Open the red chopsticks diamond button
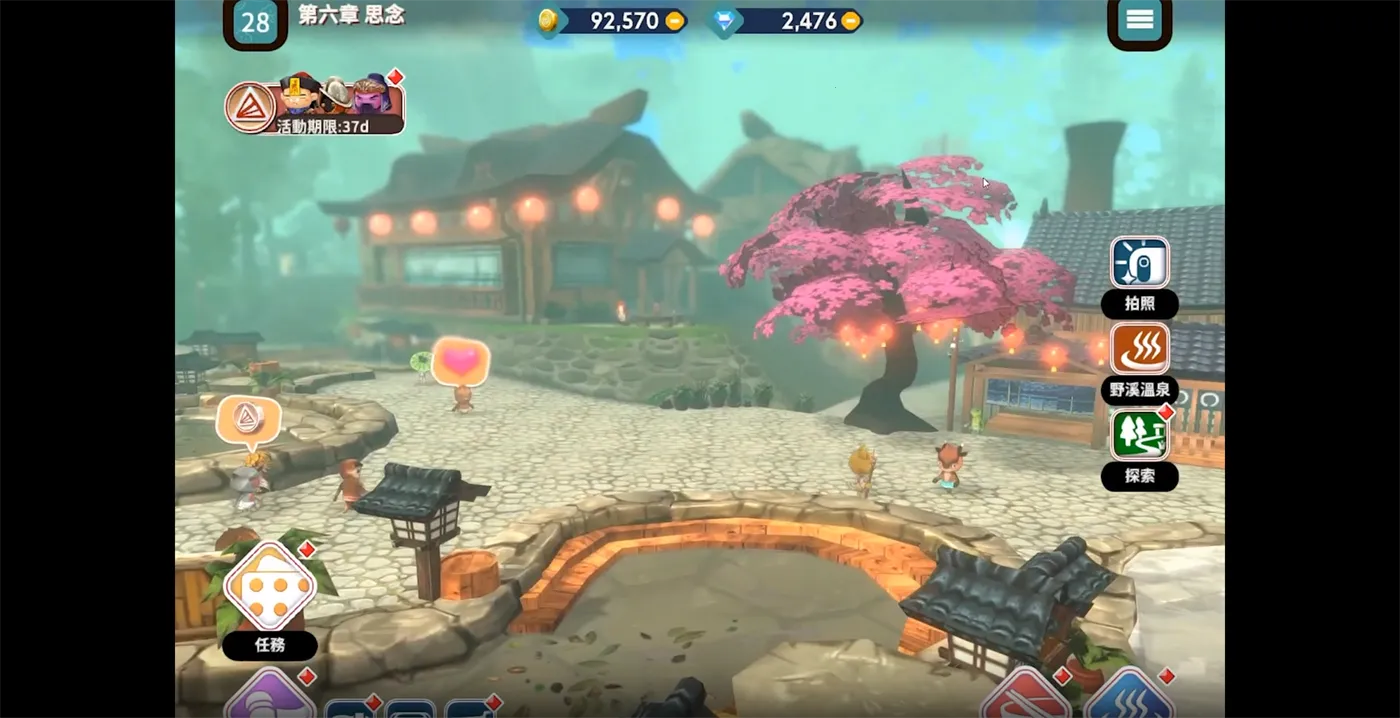Viewport: 1400px width, 718px height. [1027, 699]
